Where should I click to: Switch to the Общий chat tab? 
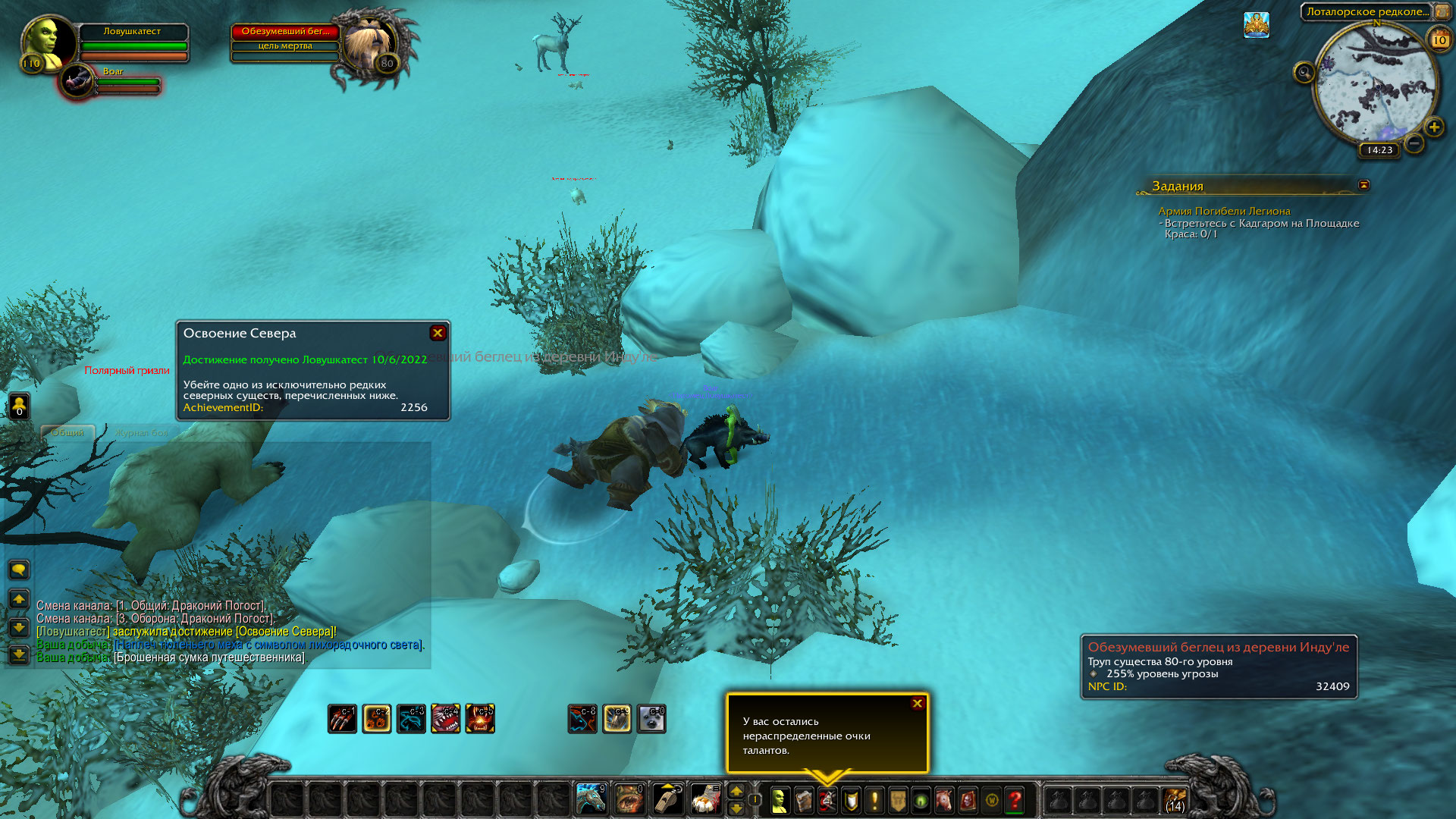coord(67,432)
